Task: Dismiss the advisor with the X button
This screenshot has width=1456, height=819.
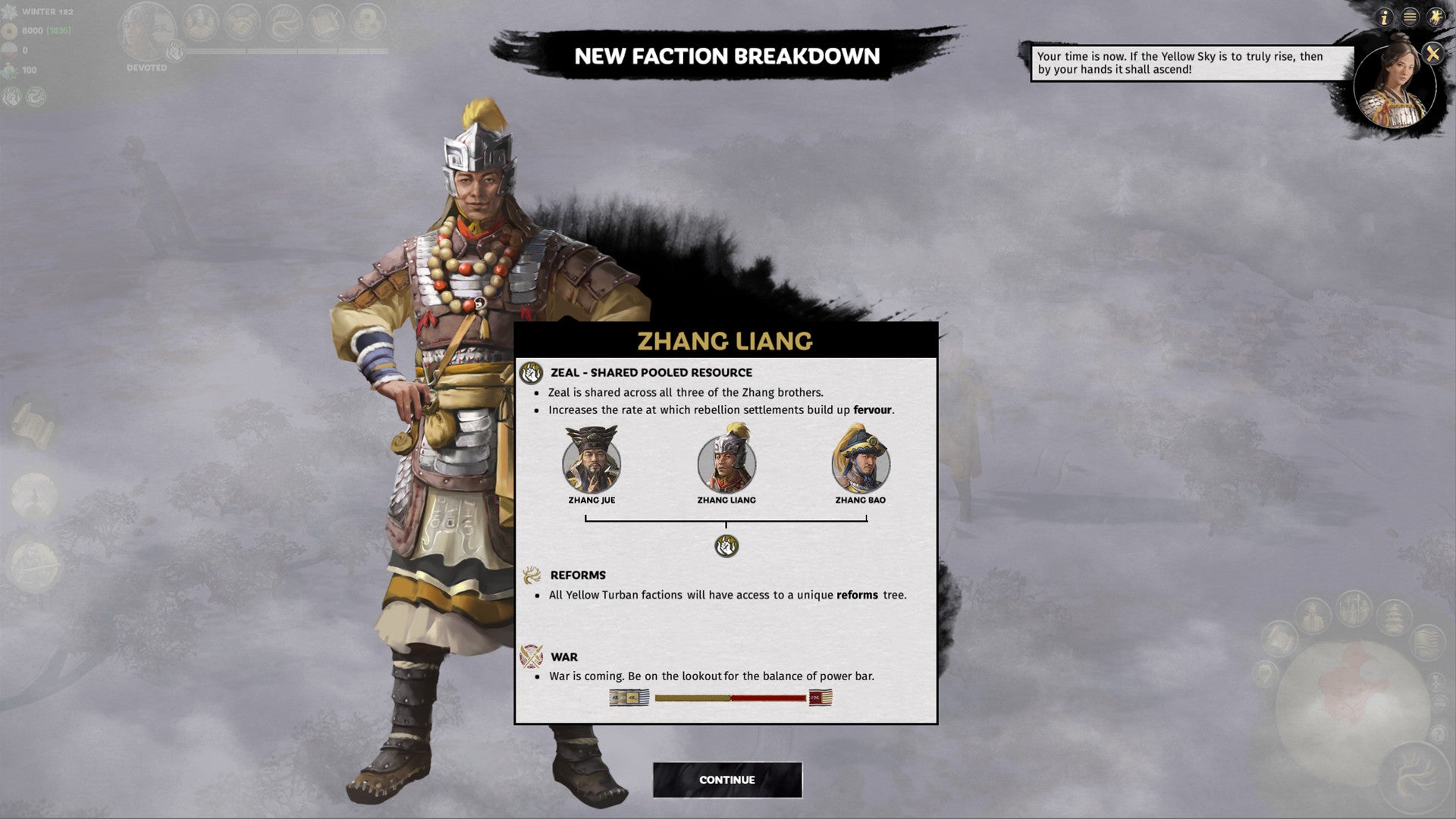Action: point(1432,53)
